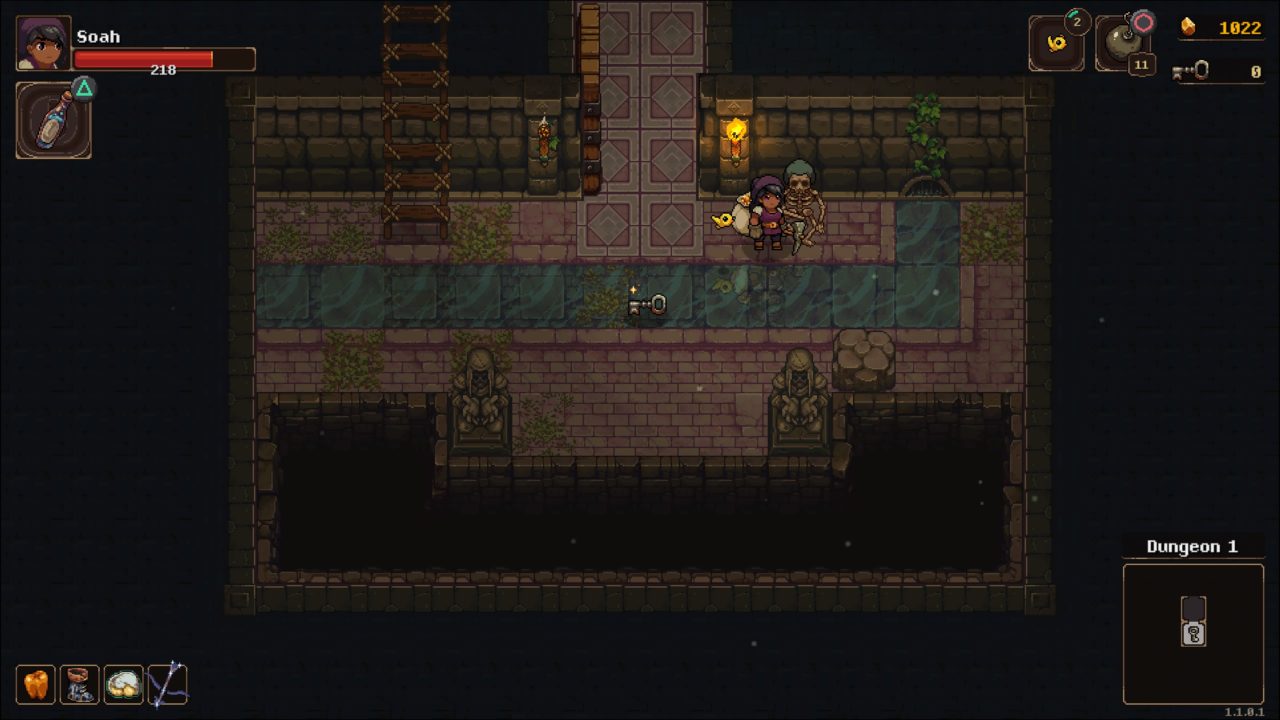The image size is (1280, 720).
Task: Choose the gold nugget ore relic icon
Action: click(123, 684)
